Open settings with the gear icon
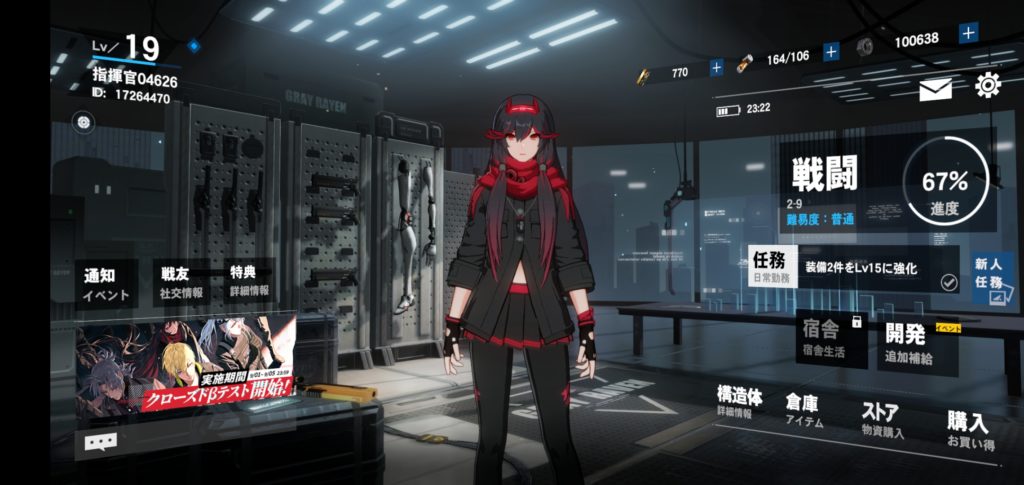 point(987,86)
